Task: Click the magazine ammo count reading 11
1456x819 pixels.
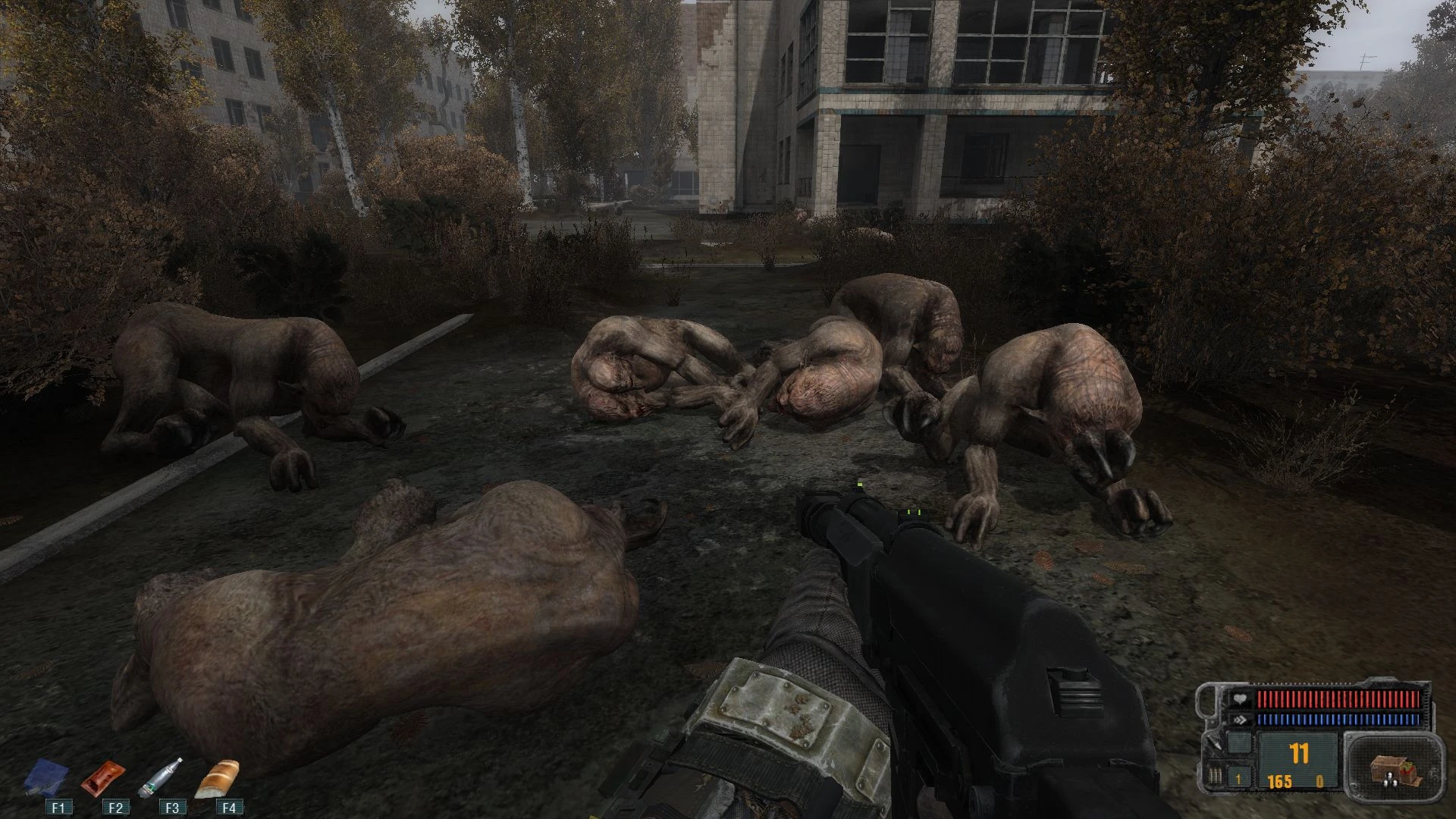Action: (1298, 752)
